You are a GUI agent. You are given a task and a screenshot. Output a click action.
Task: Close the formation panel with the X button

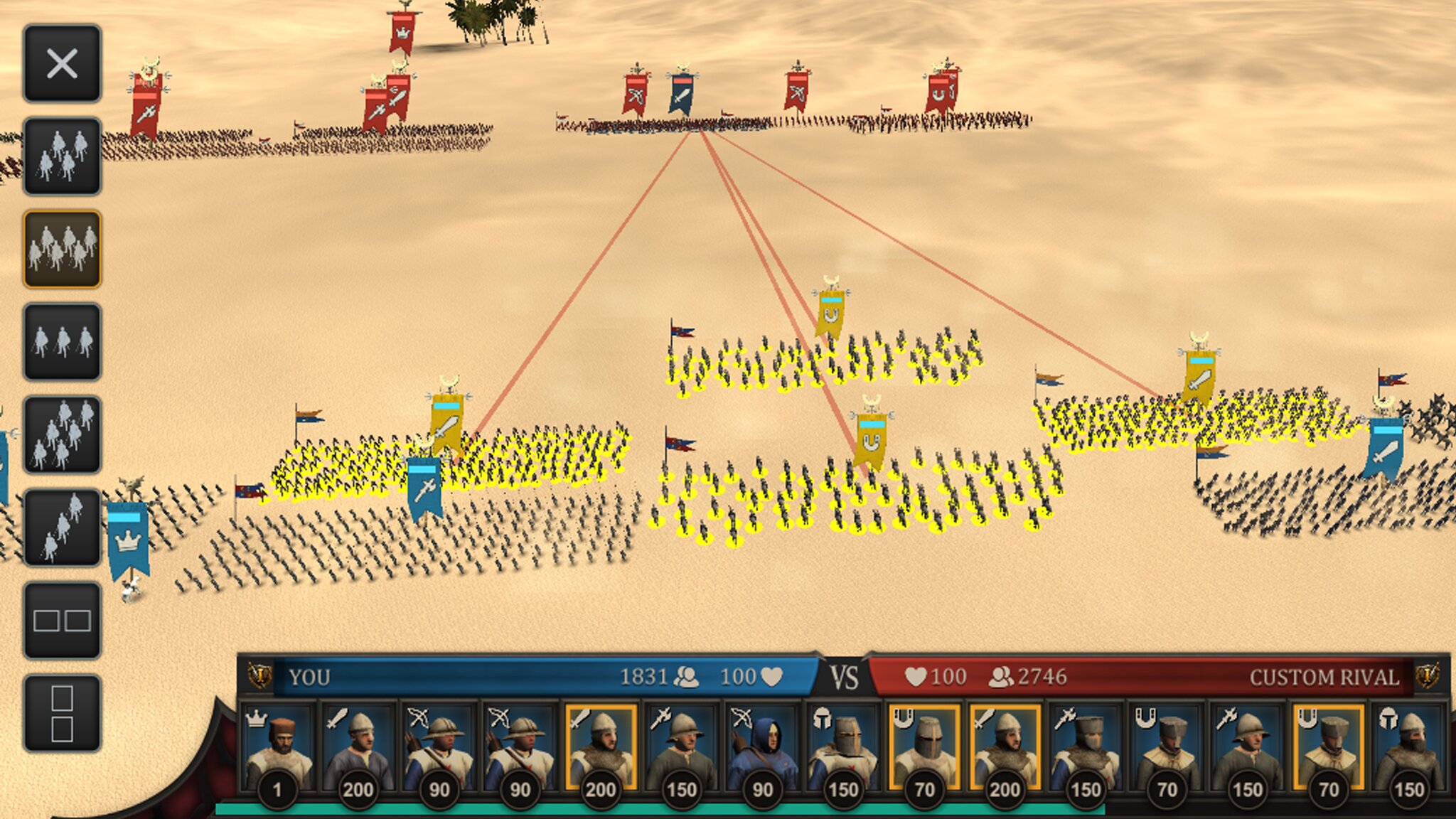point(62,64)
